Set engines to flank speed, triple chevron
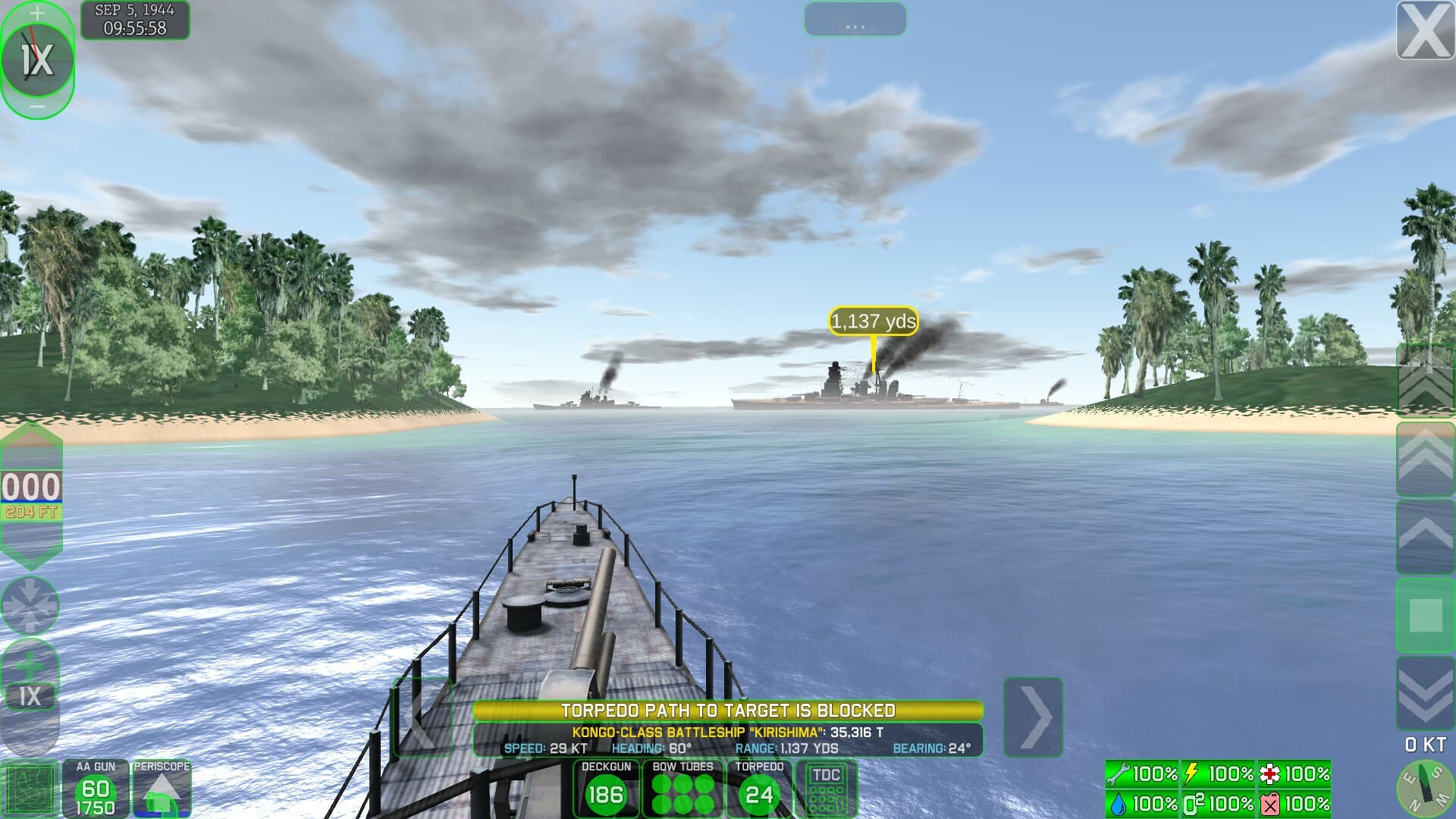This screenshot has width=1456, height=819. [1425, 381]
